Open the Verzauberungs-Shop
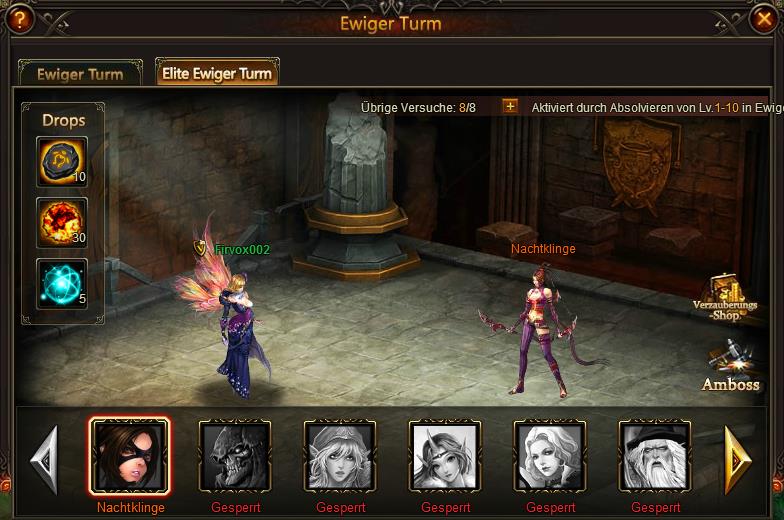This screenshot has width=784, height=520. (x=729, y=299)
